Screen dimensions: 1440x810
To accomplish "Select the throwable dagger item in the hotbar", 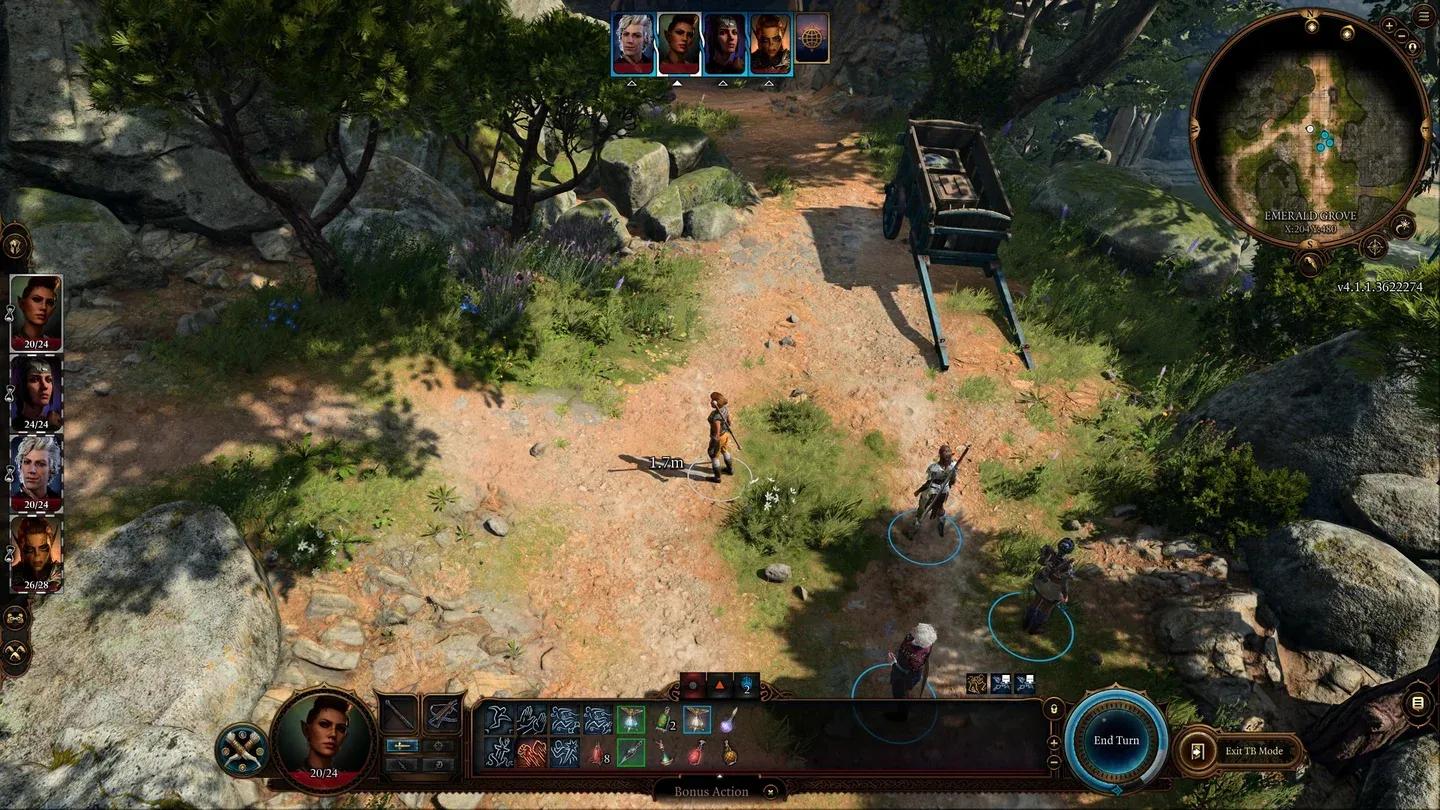I will click(631, 753).
